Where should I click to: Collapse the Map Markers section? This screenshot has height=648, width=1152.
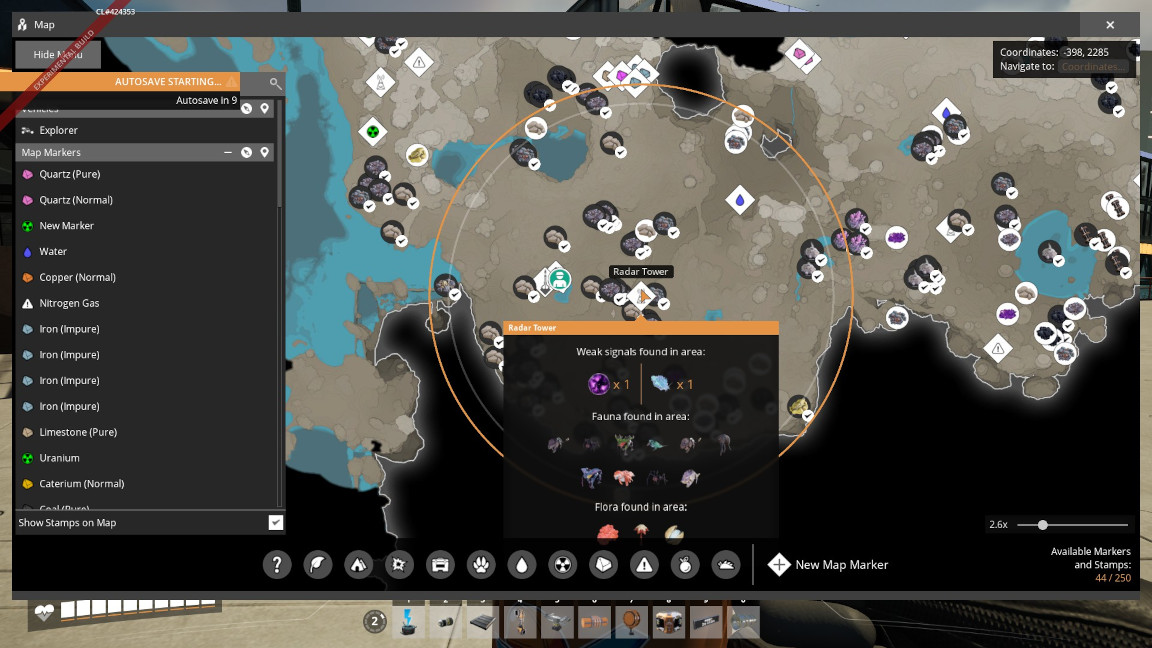pos(228,152)
